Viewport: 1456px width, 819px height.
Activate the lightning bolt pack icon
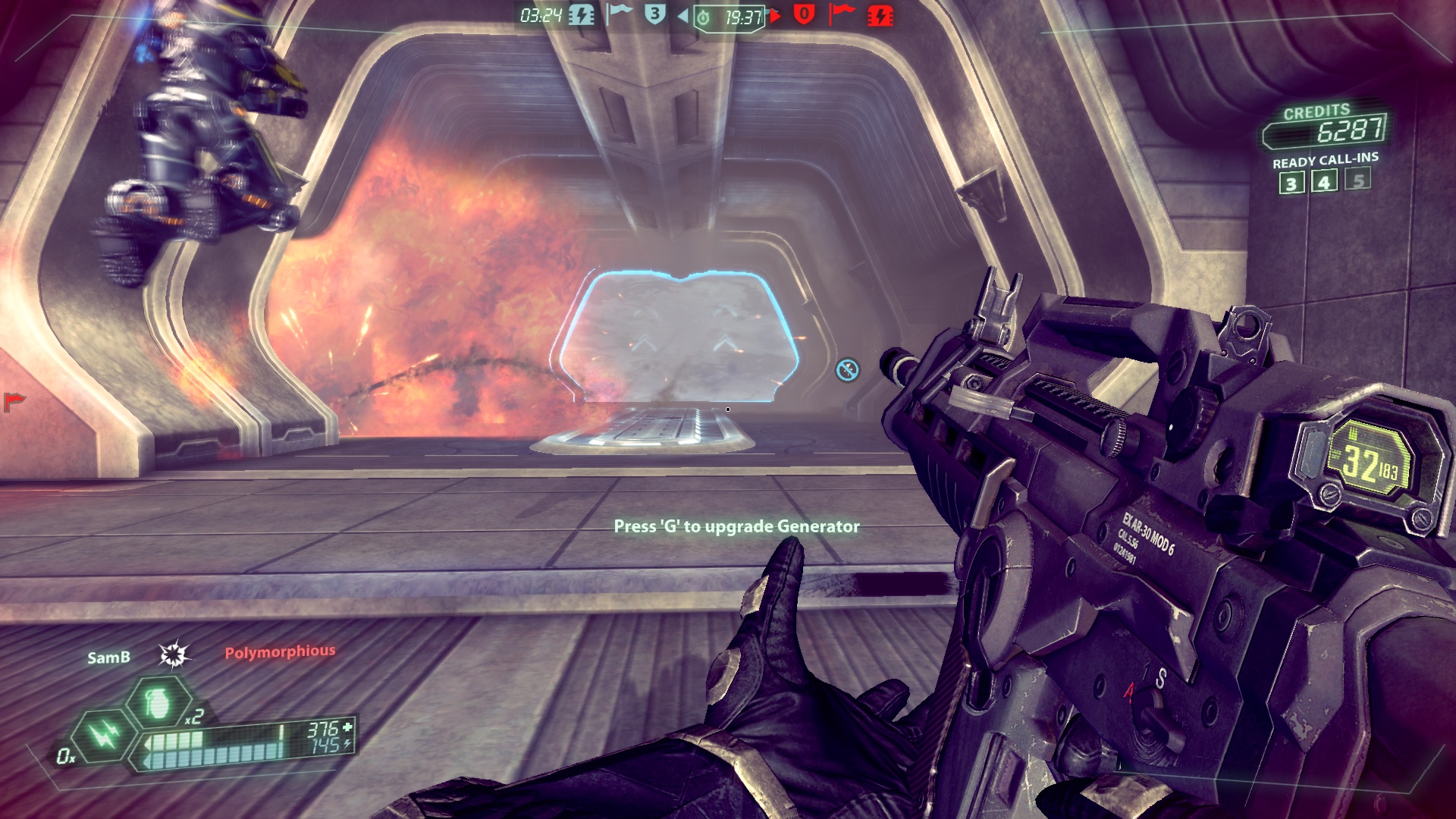pos(103,734)
